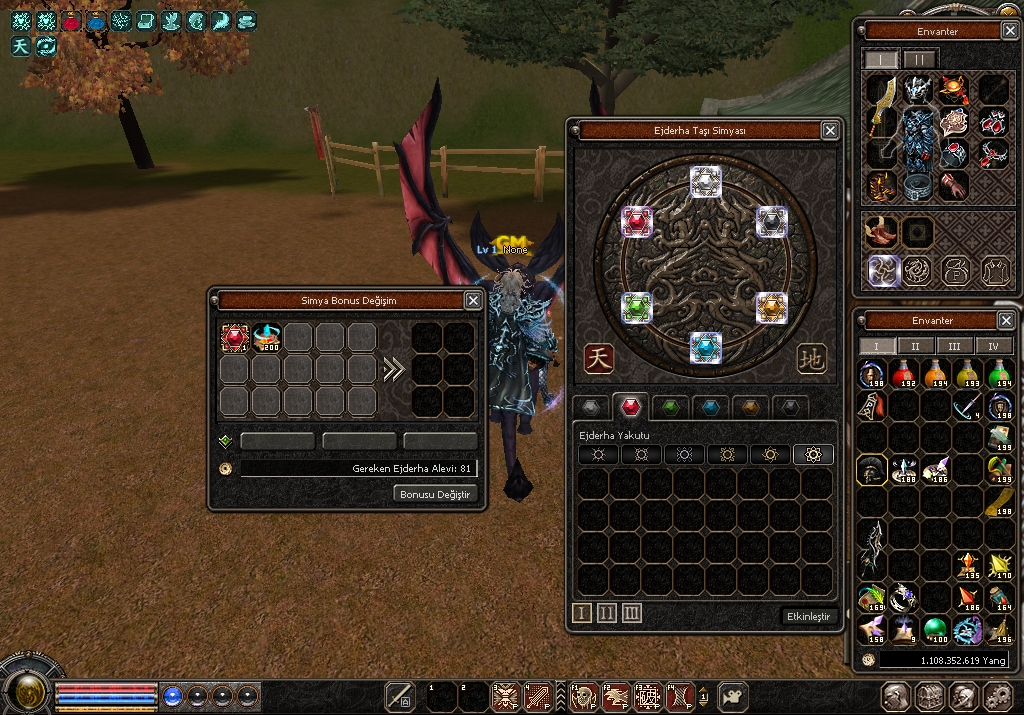Click the green orb item in the inventory
The image size is (1024, 715).
click(935, 629)
